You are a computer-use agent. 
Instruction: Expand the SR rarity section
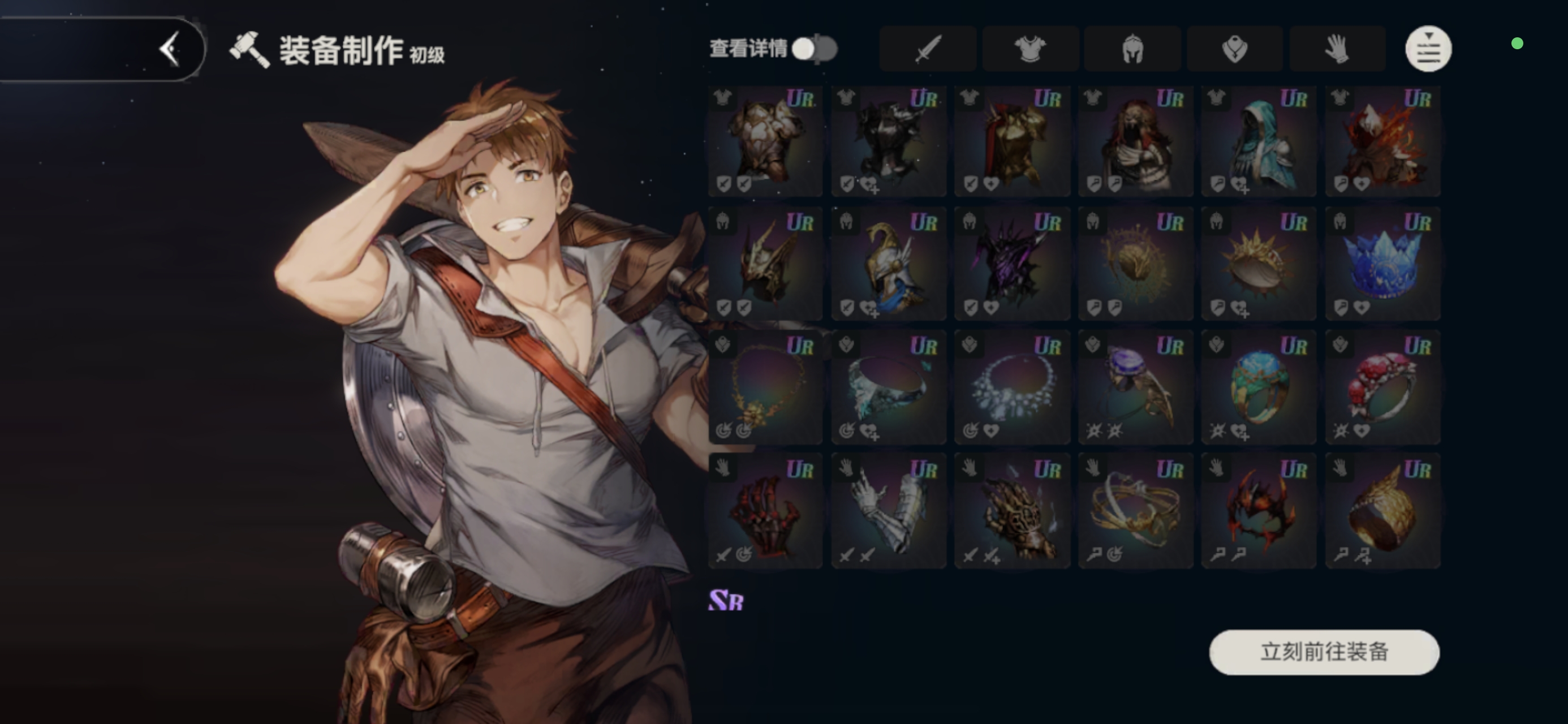[x=725, y=600]
